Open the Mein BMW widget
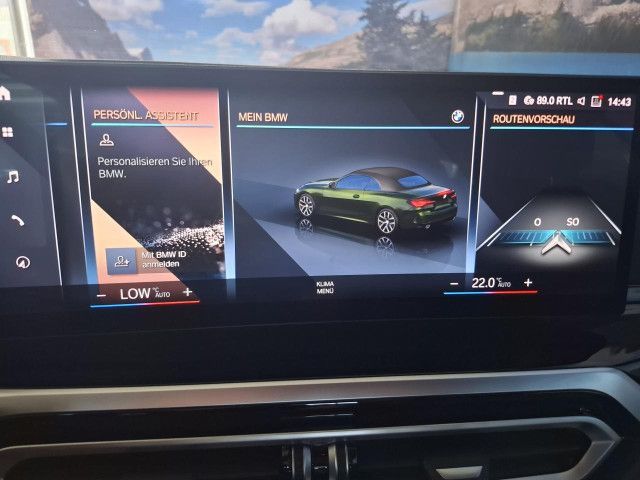This screenshot has height=480, width=640. coord(350,190)
